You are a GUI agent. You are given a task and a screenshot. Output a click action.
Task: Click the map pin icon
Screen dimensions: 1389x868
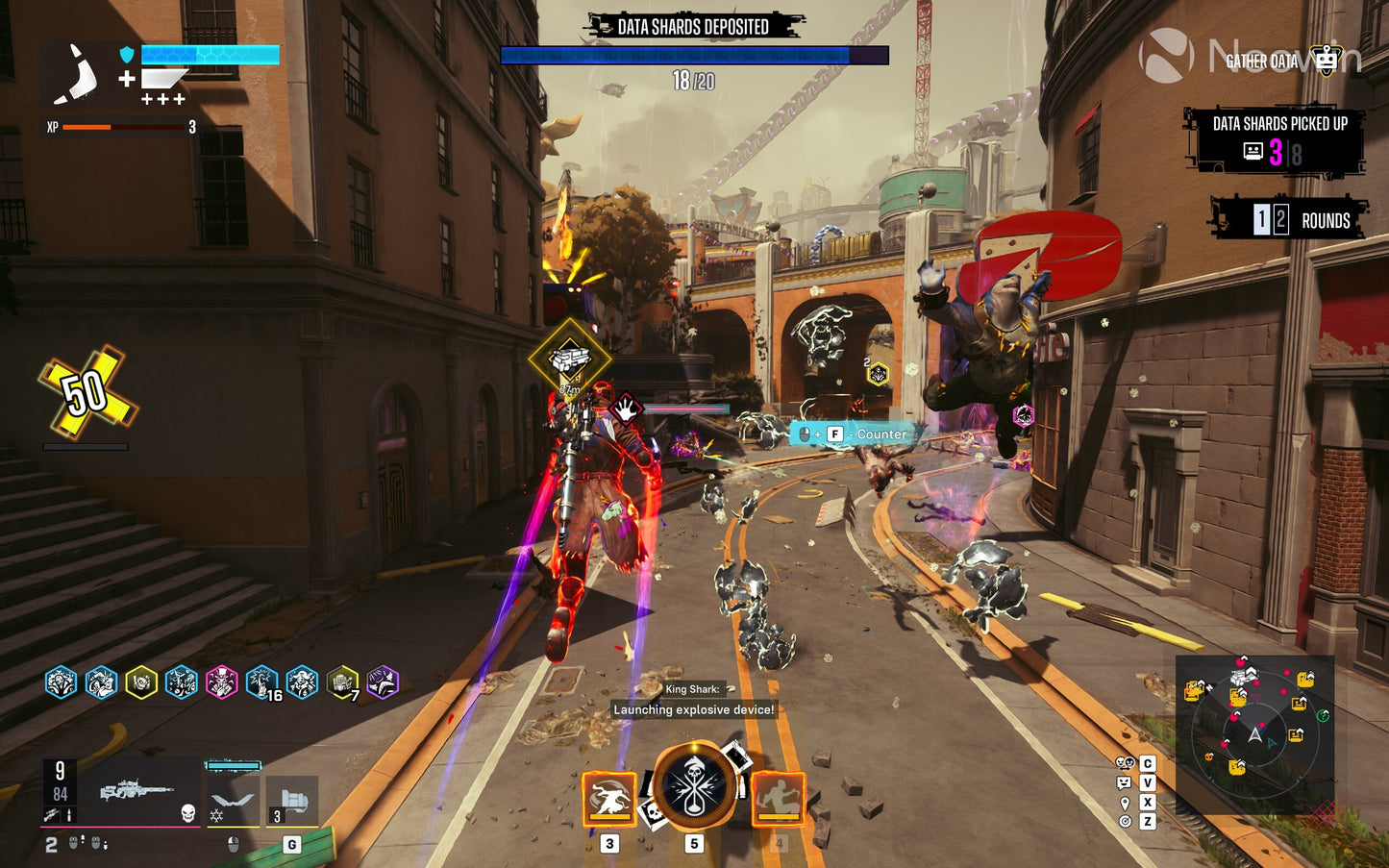pyautogui.click(x=1125, y=802)
